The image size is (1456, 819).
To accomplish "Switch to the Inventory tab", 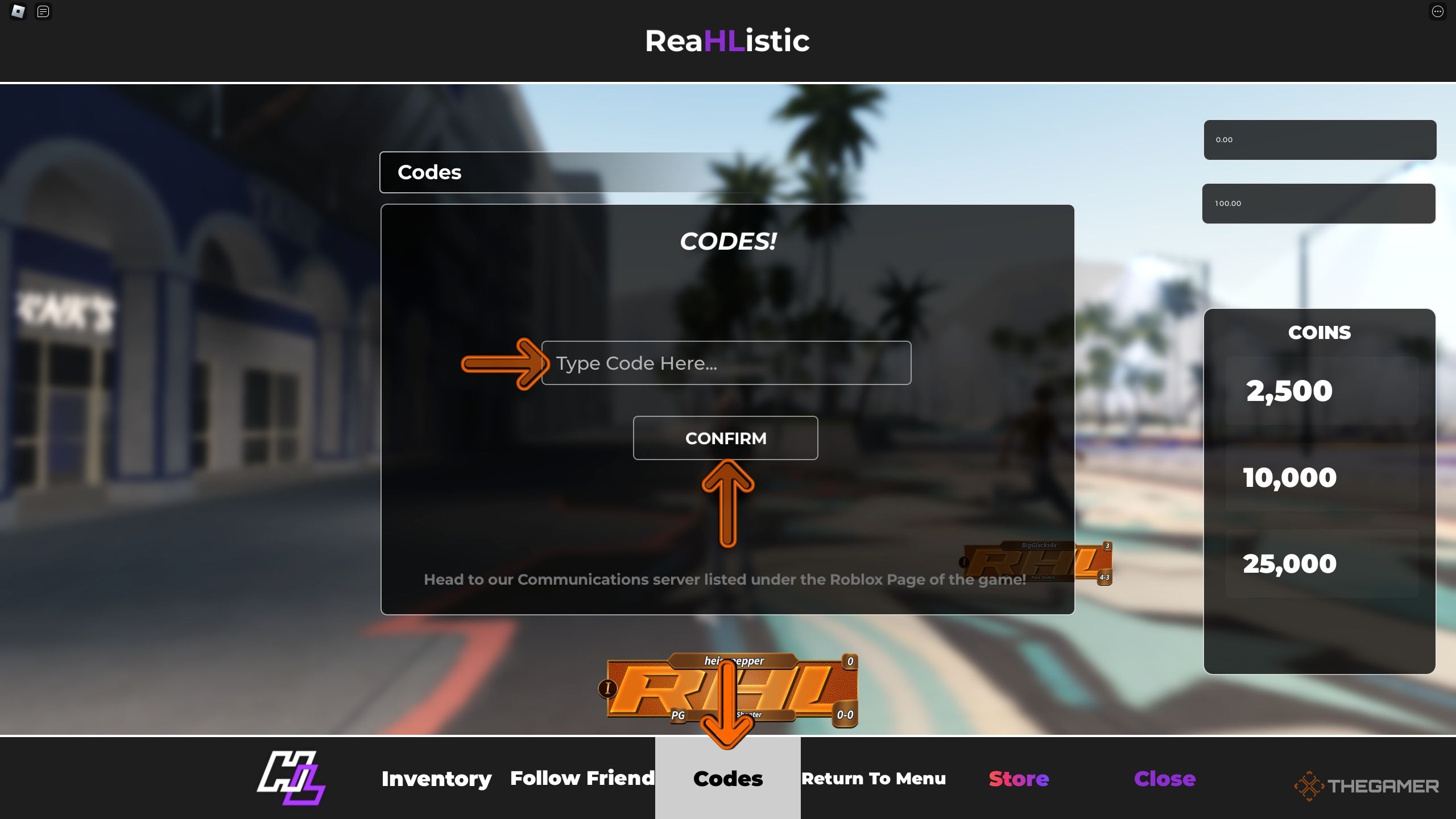I will coord(437,778).
